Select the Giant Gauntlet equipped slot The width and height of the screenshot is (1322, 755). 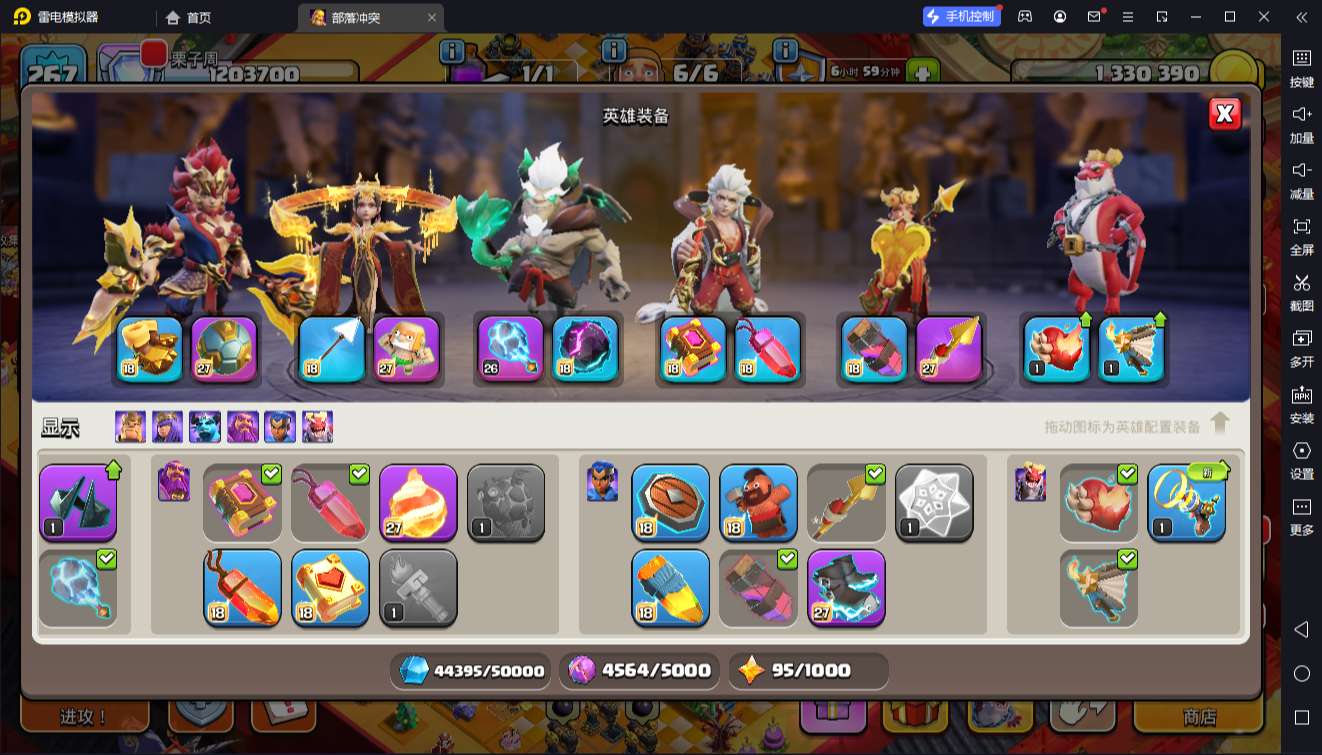point(150,349)
